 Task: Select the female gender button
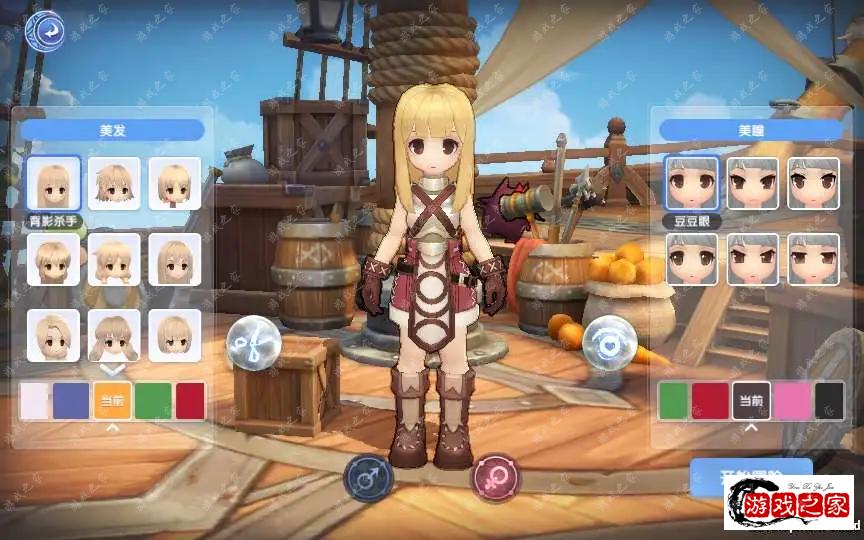(495, 477)
